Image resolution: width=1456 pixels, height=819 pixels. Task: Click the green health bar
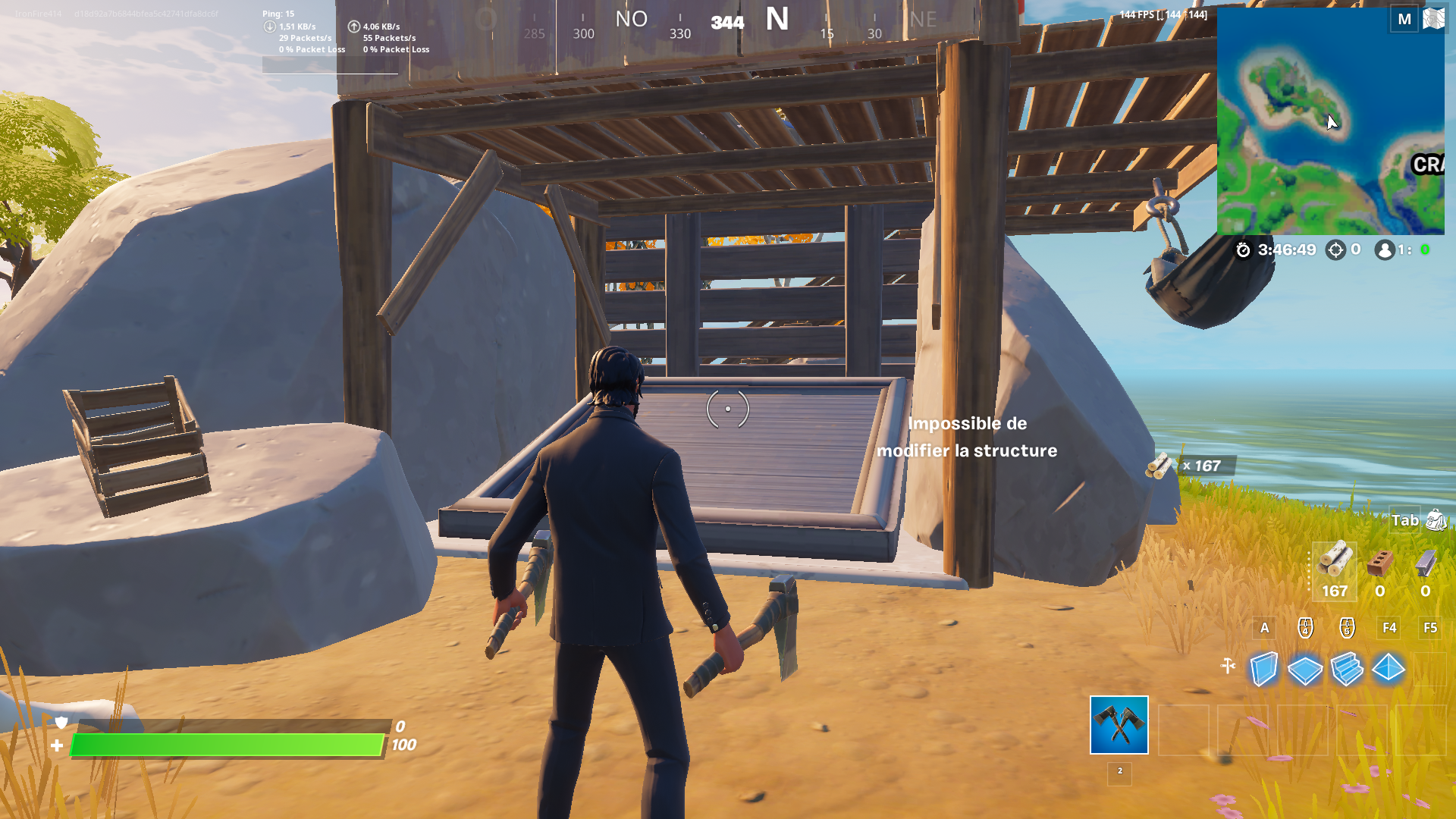(x=227, y=746)
